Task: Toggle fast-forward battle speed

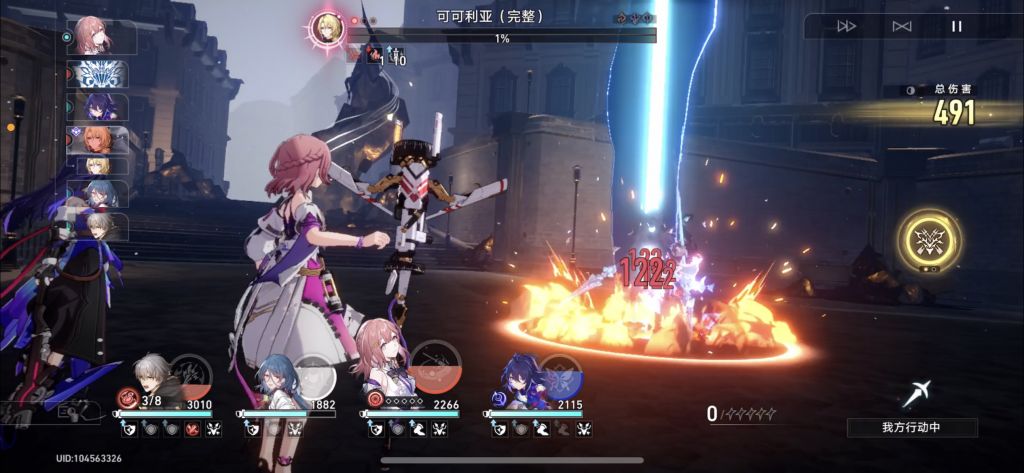Action: coord(846,26)
